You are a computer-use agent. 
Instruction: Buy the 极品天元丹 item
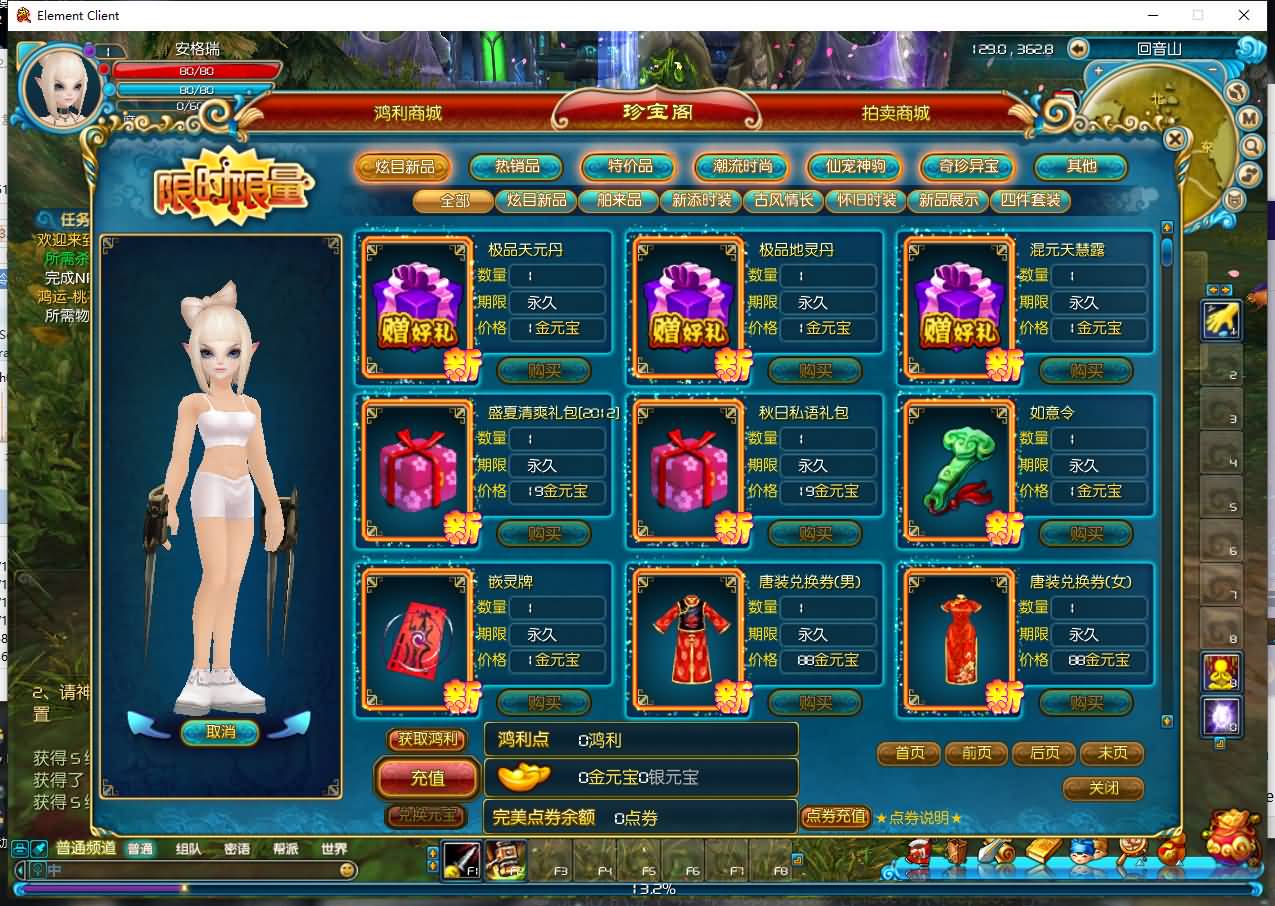pos(544,371)
